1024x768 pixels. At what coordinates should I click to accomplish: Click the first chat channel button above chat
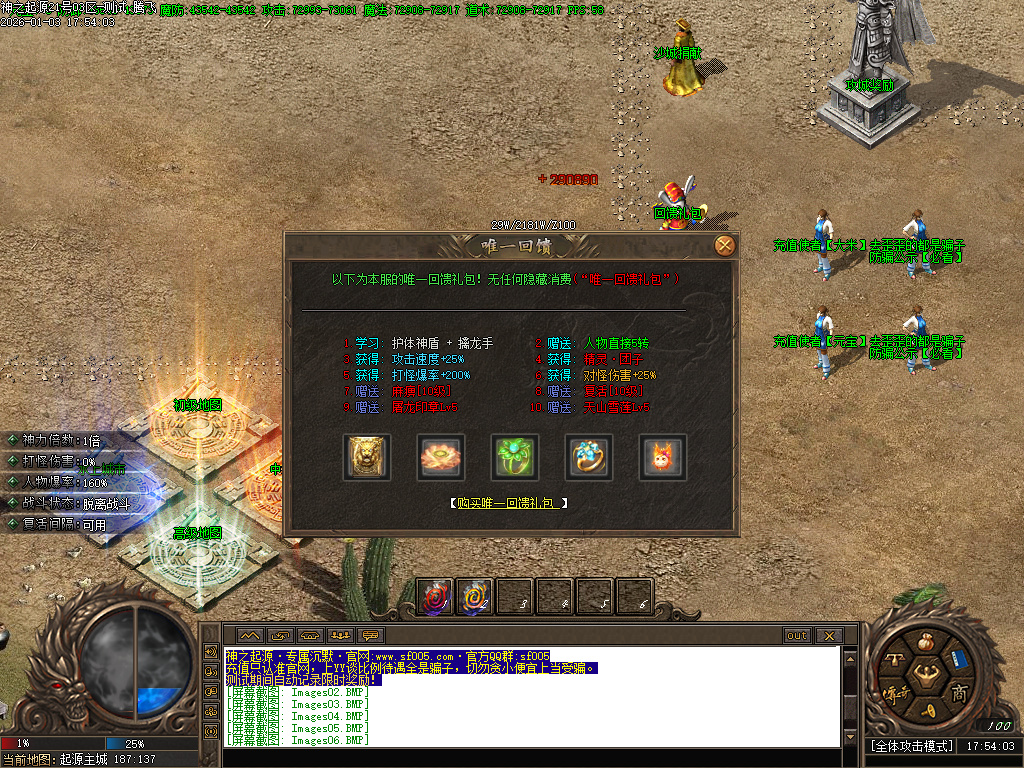pos(250,636)
